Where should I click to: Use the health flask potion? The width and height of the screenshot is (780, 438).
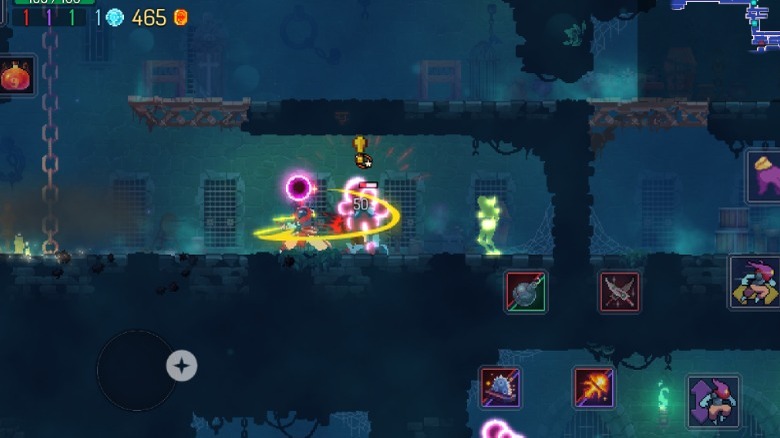point(16,76)
